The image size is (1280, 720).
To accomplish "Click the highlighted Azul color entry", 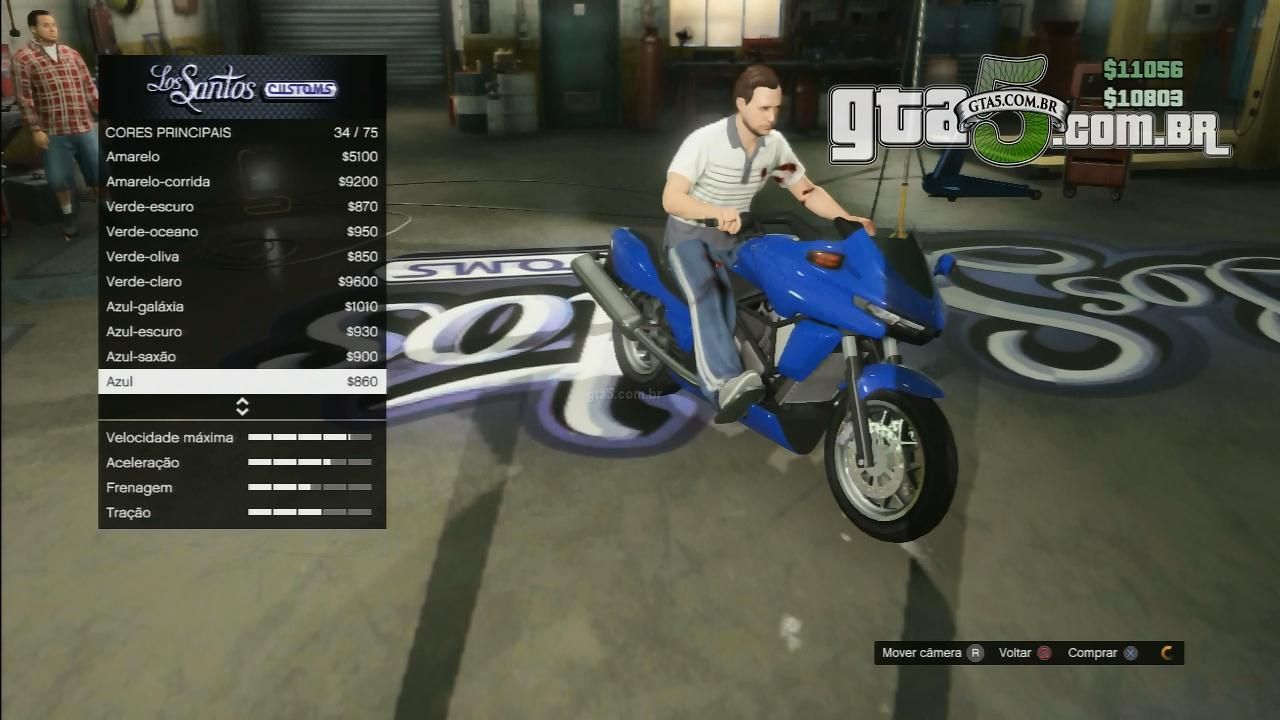I will click(x=241, y=382).
